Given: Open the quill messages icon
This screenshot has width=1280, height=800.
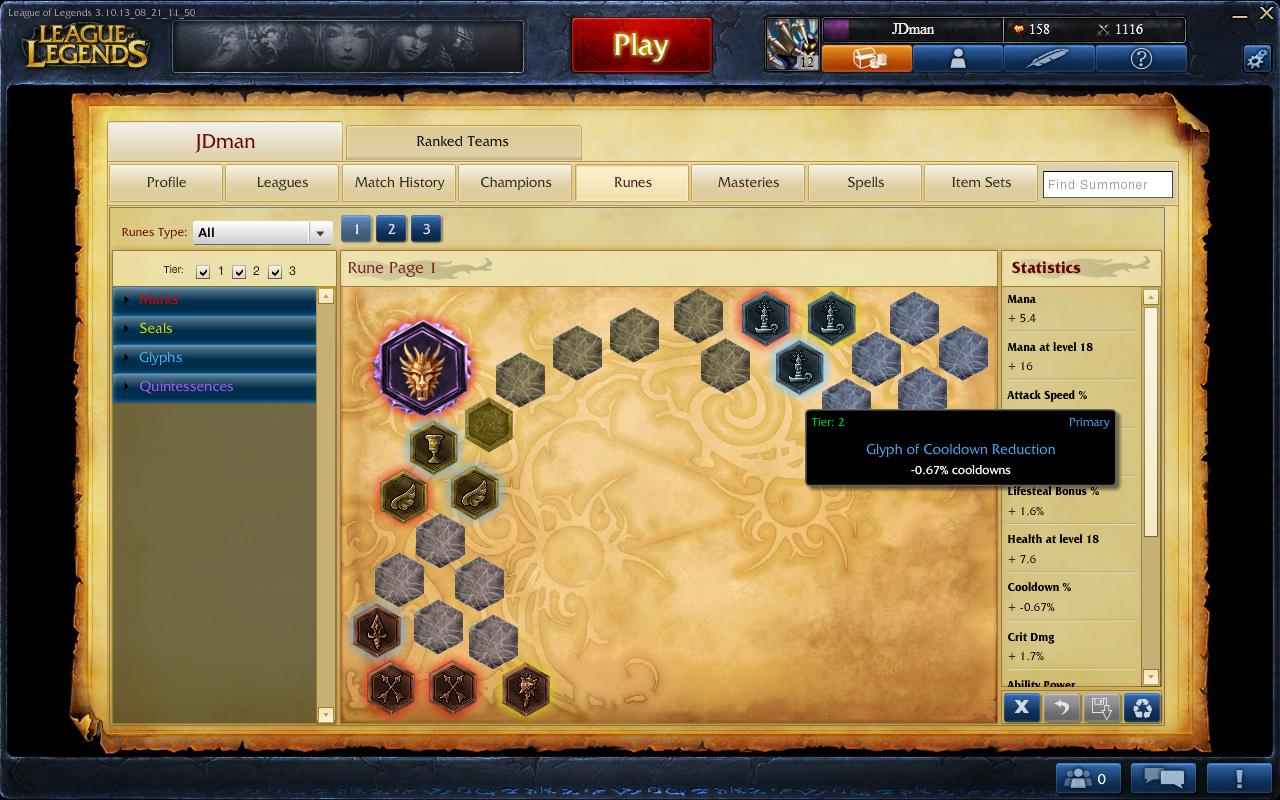Looking at the screenshot, I should pos(1048,58).
